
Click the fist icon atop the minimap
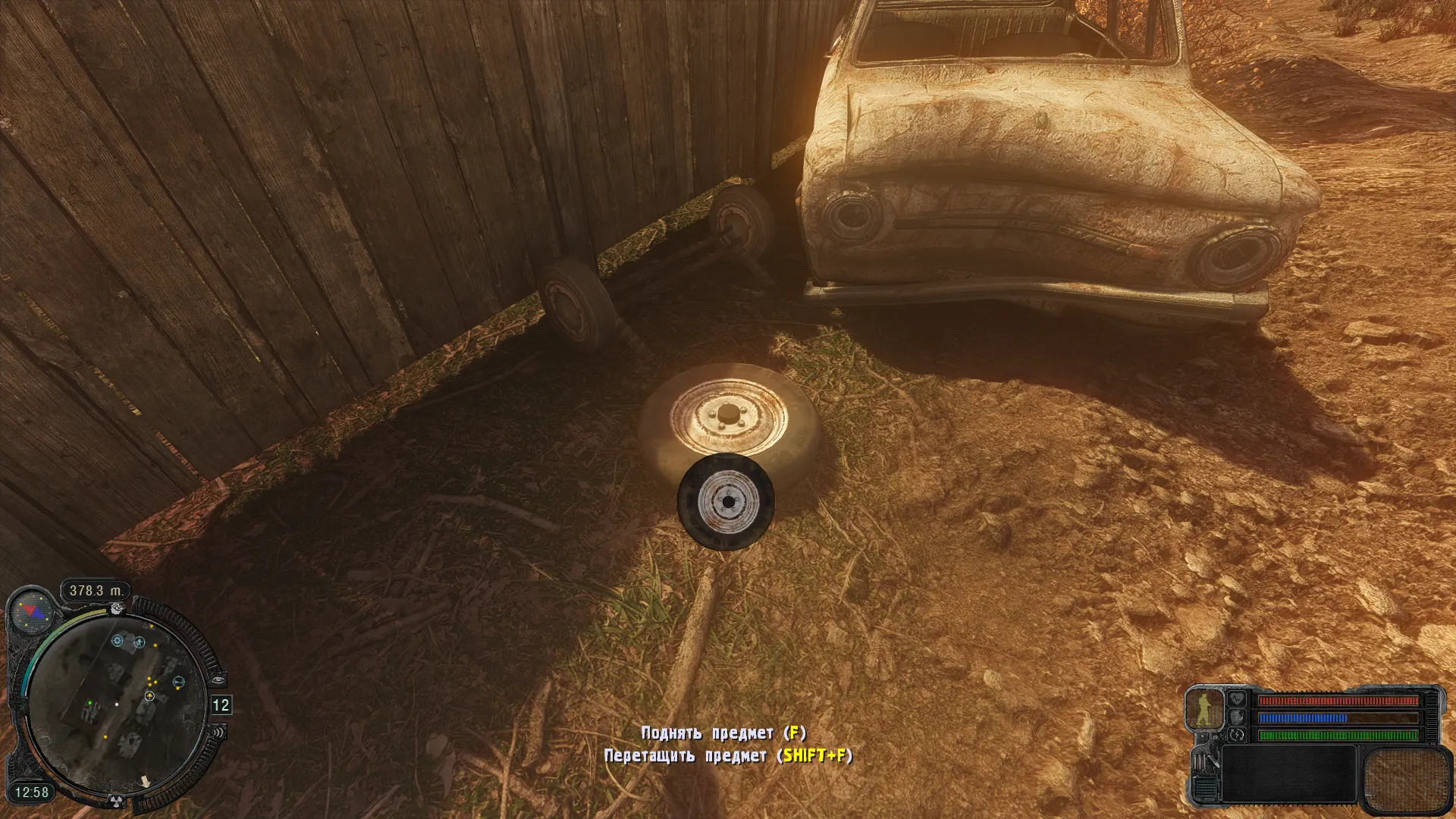pyautogui.click(x=116, y=607)
